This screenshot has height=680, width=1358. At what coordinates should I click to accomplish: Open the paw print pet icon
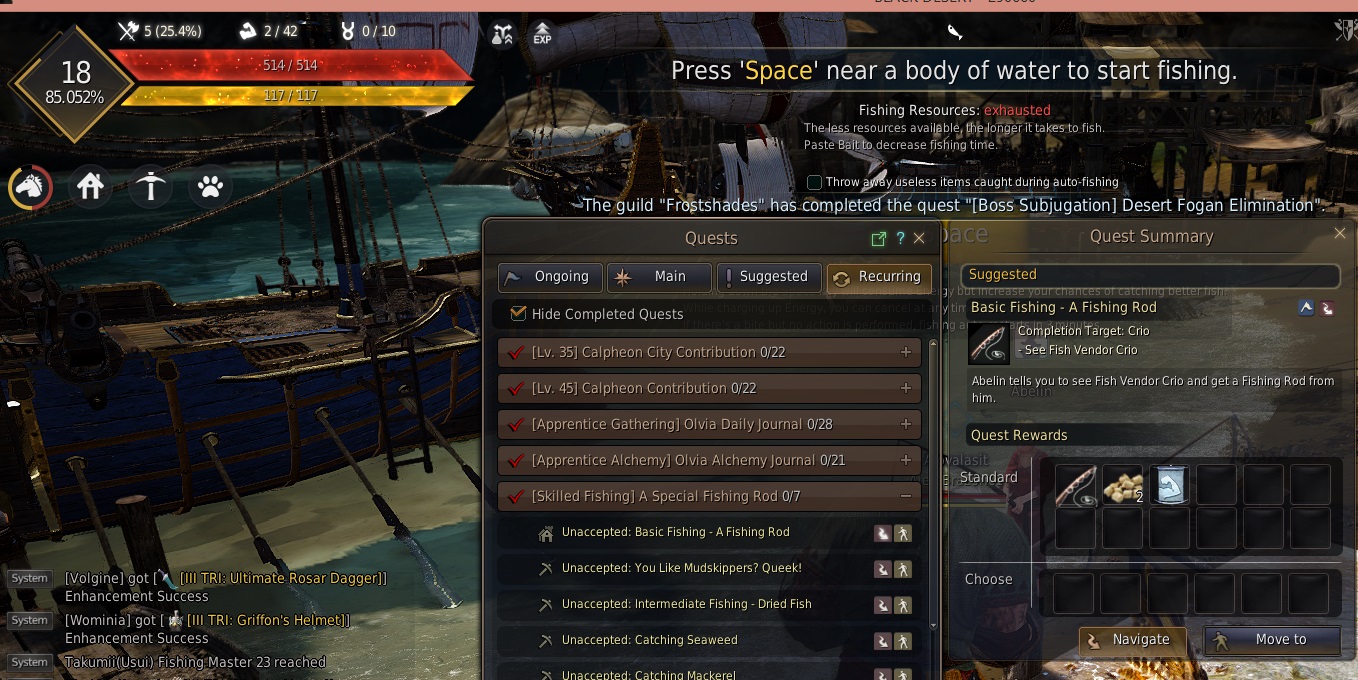point(210,187)
